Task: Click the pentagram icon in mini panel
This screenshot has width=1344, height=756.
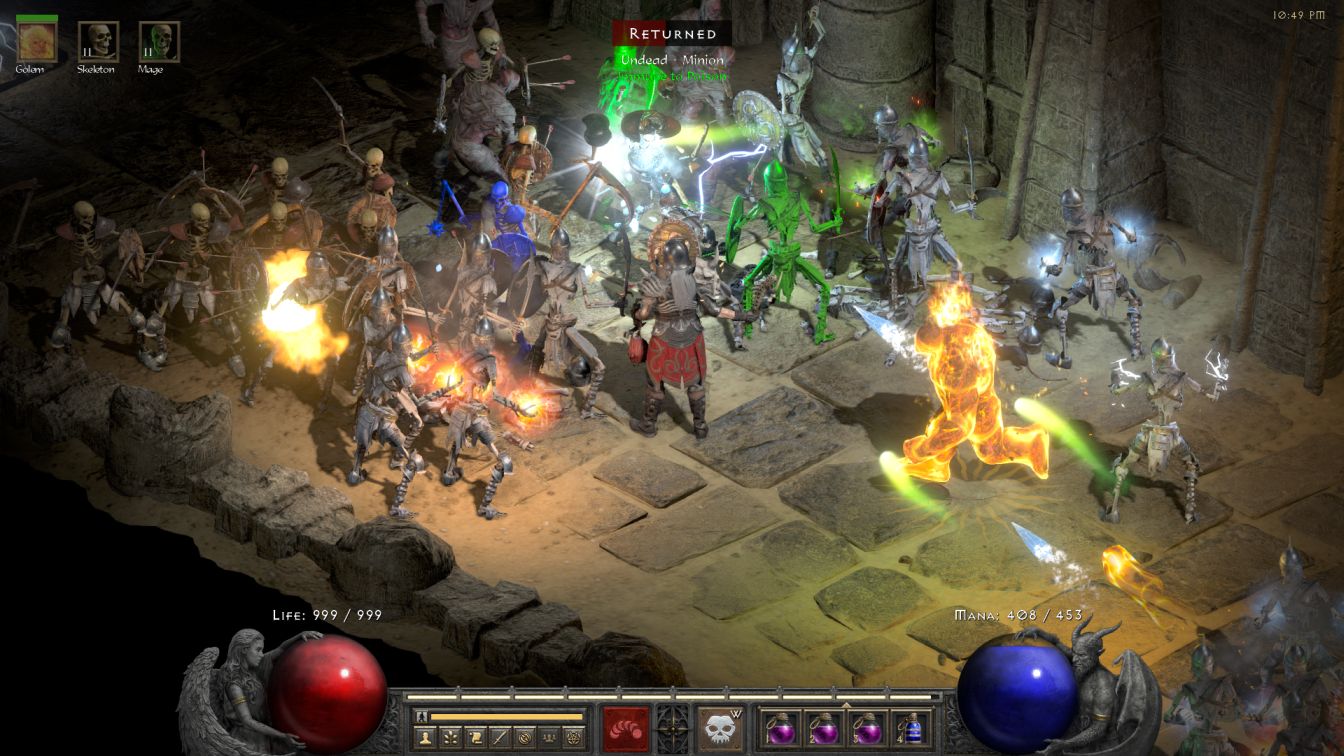Action: click(x=574, y=737)
